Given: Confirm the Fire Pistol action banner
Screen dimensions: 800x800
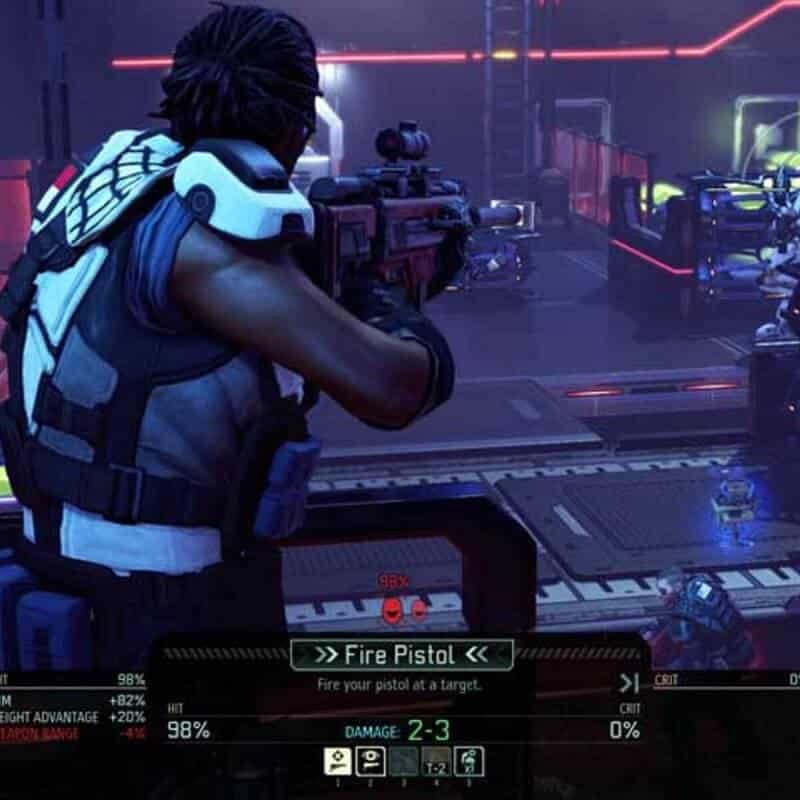Looking at the screenshot, I should 402,655.
